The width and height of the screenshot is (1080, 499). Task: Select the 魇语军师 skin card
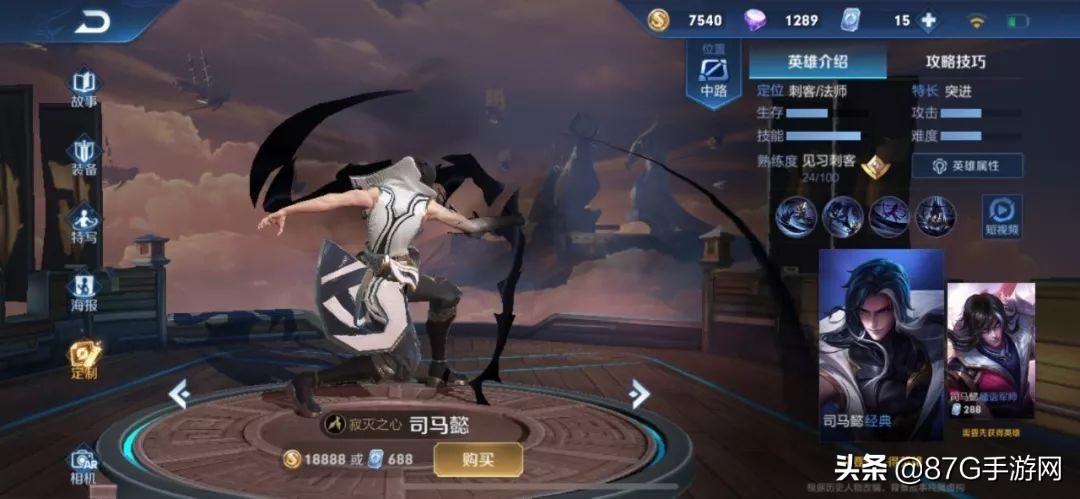pos(976,350)
